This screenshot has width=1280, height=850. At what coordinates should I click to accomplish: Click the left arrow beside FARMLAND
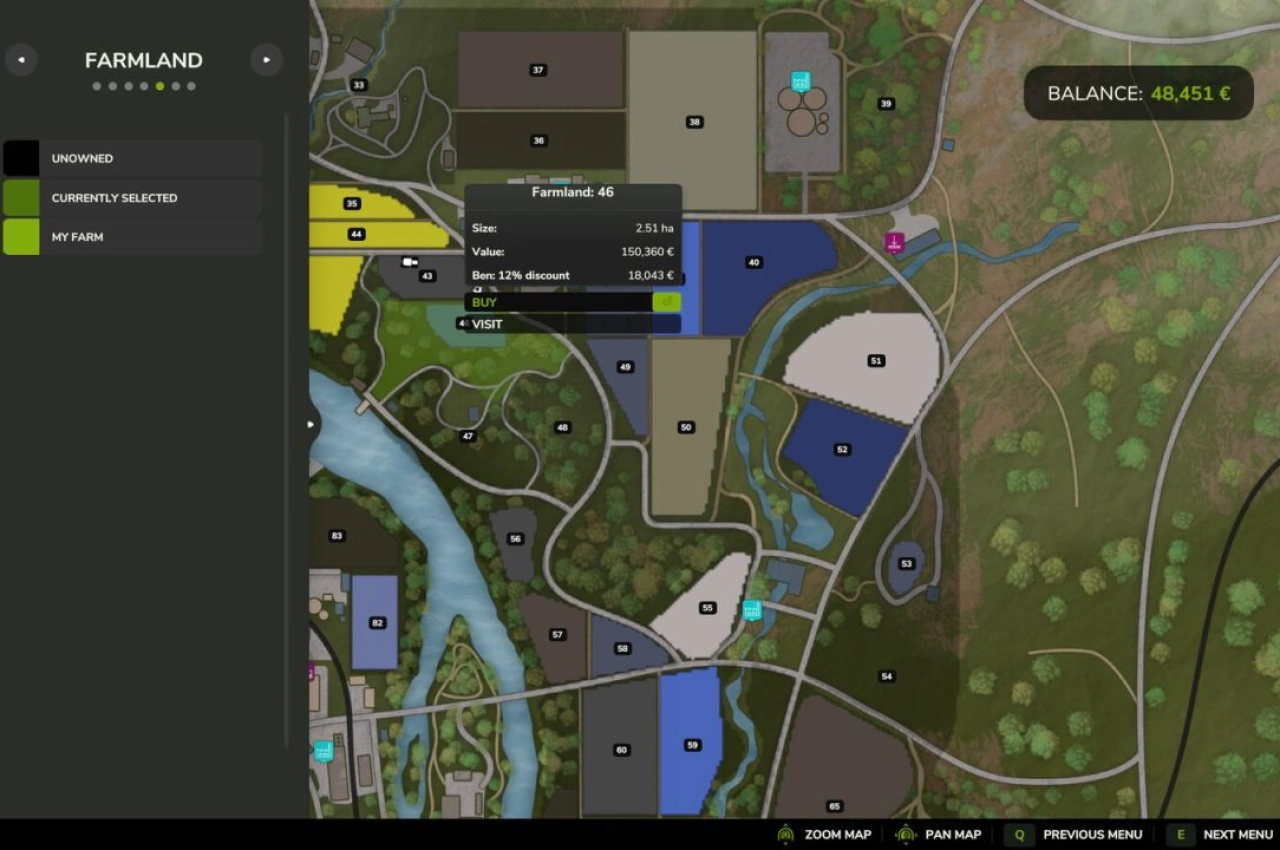21,60
